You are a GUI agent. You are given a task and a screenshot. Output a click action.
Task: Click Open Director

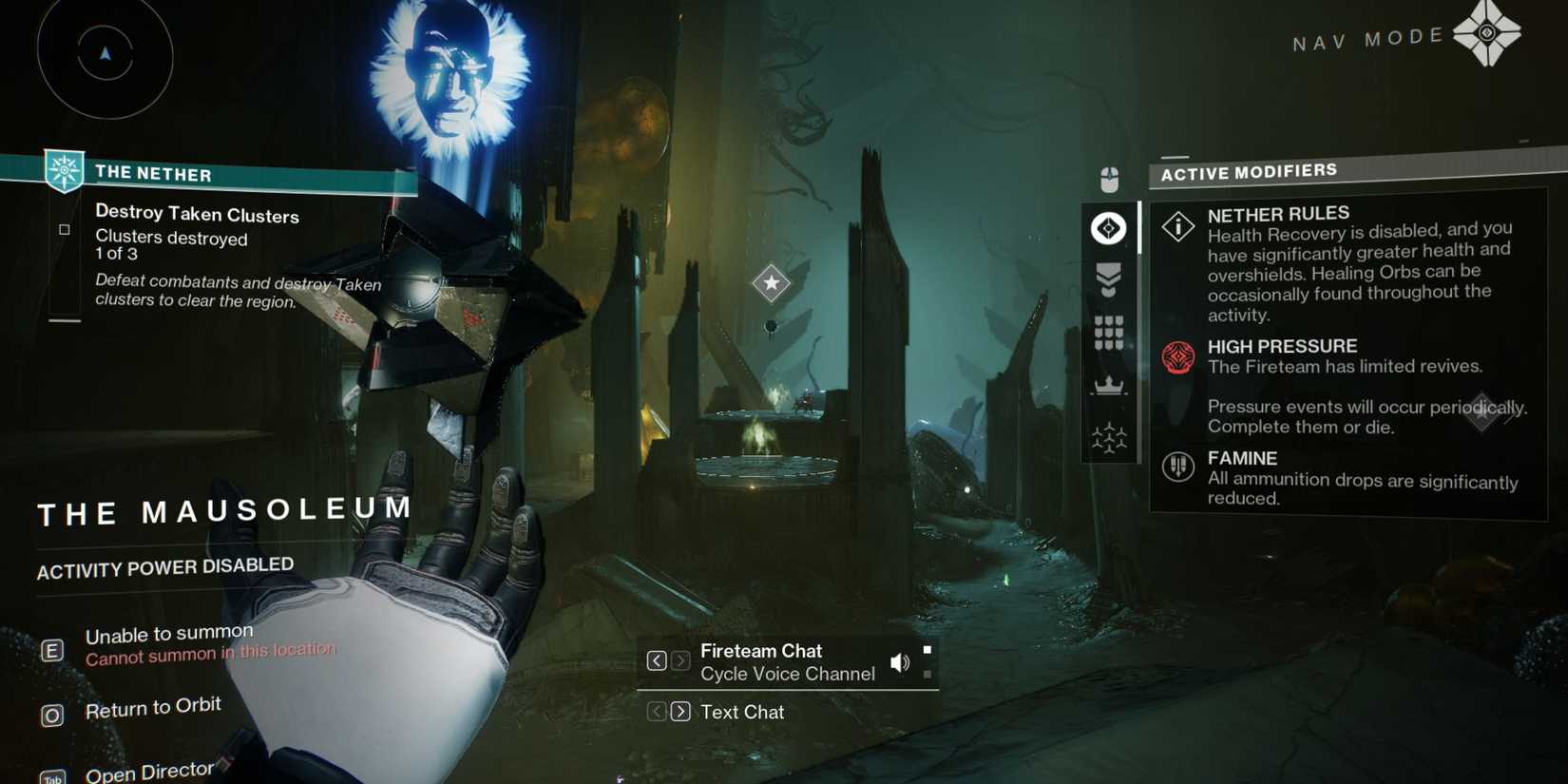tap(149, 770)
